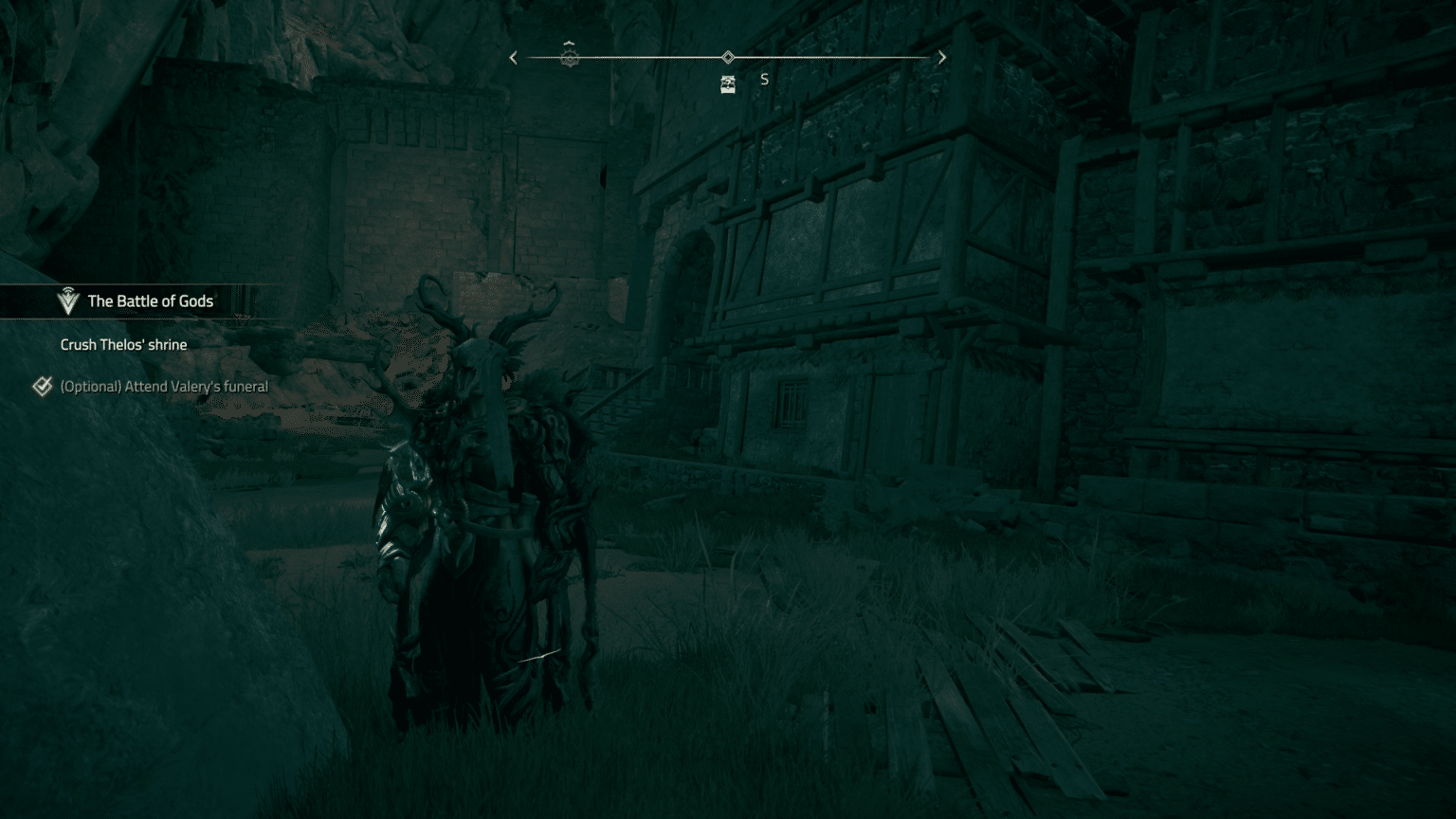Click the treasure chest marker on the compass
1456x819 pixels.
pos(728,85)
